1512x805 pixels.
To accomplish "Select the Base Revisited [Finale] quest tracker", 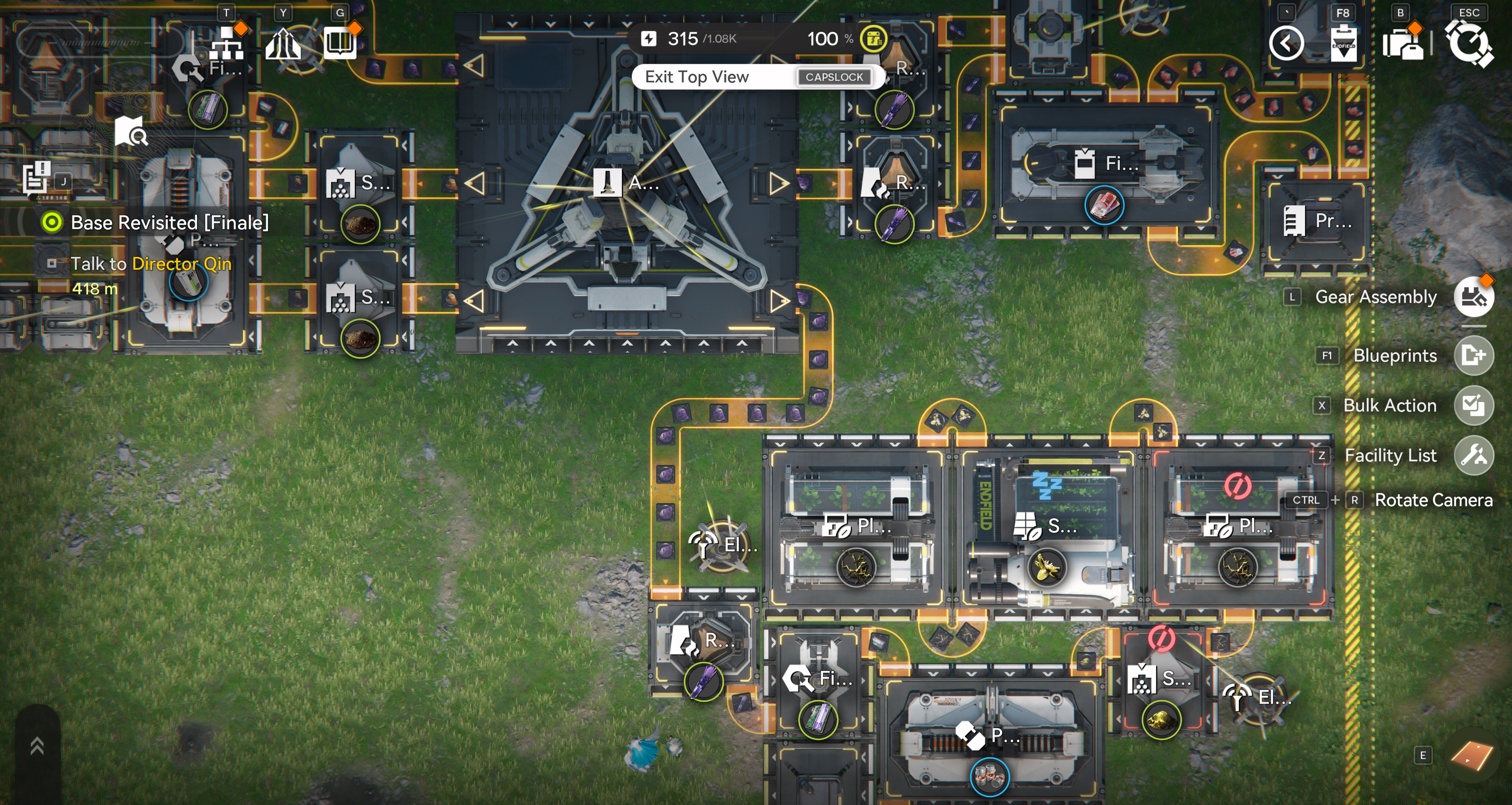I will 169,222.
